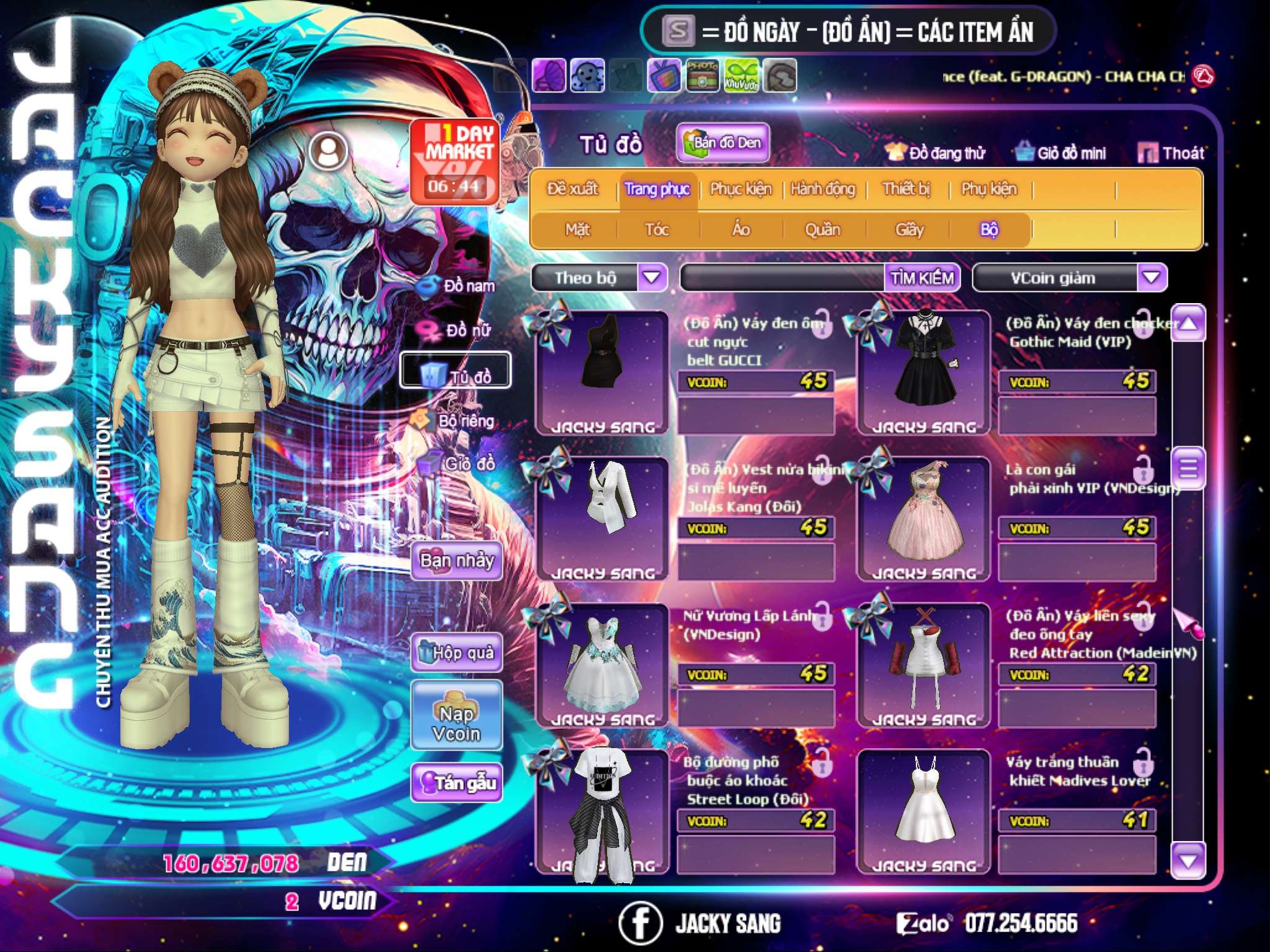Exit via the Thoát button

[1171, 153]
